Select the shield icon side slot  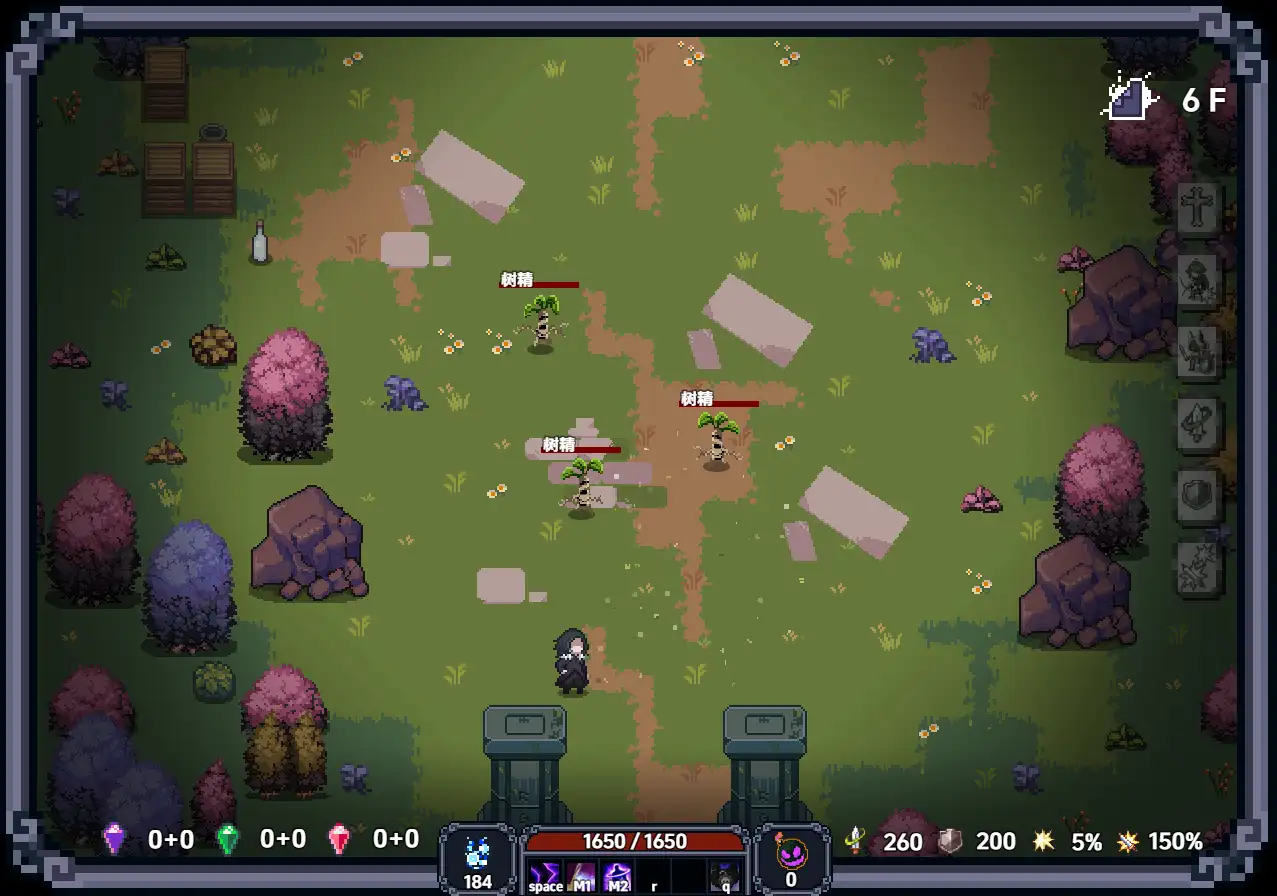1197,496
